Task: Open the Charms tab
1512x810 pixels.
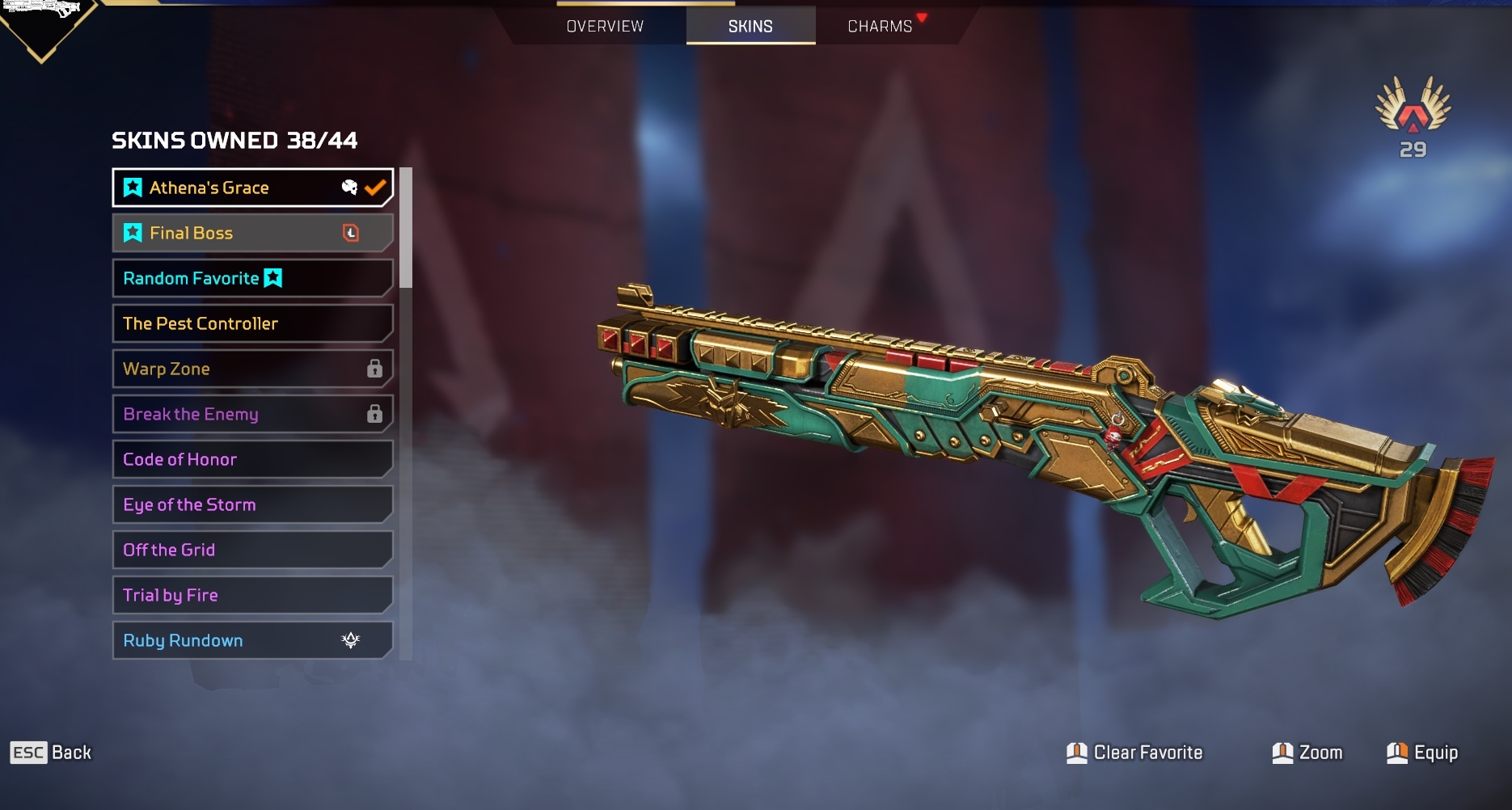Action: [x=880, y=26]
